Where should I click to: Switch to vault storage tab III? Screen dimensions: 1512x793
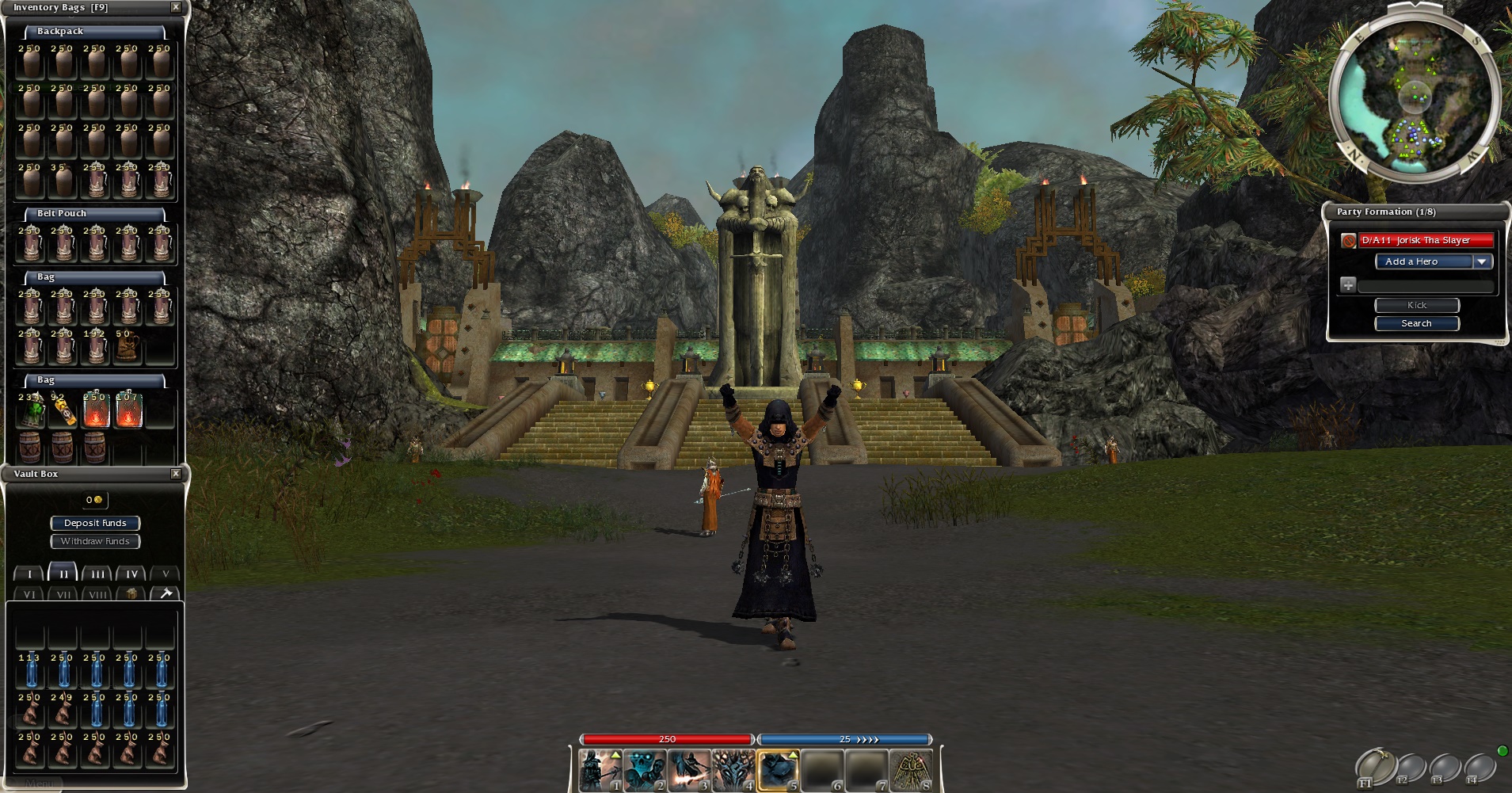click(x=97, y=574)
